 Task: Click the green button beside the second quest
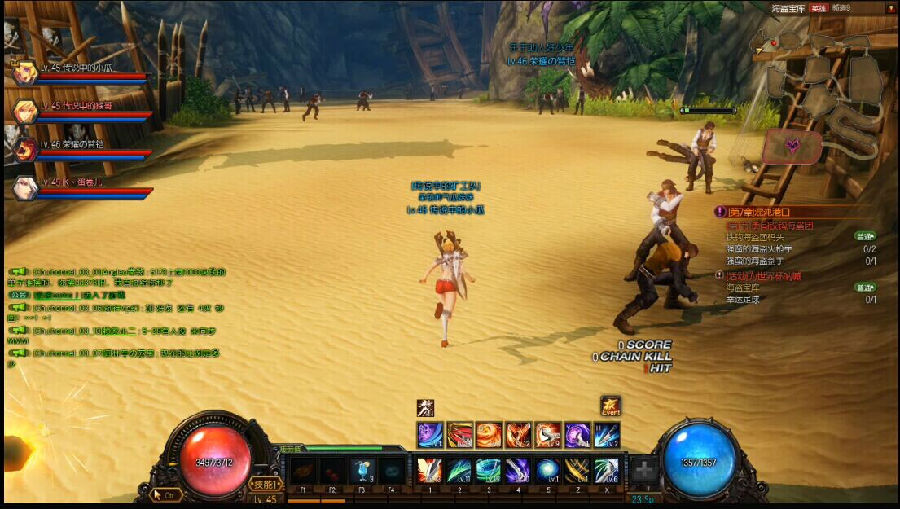(864, 288)
